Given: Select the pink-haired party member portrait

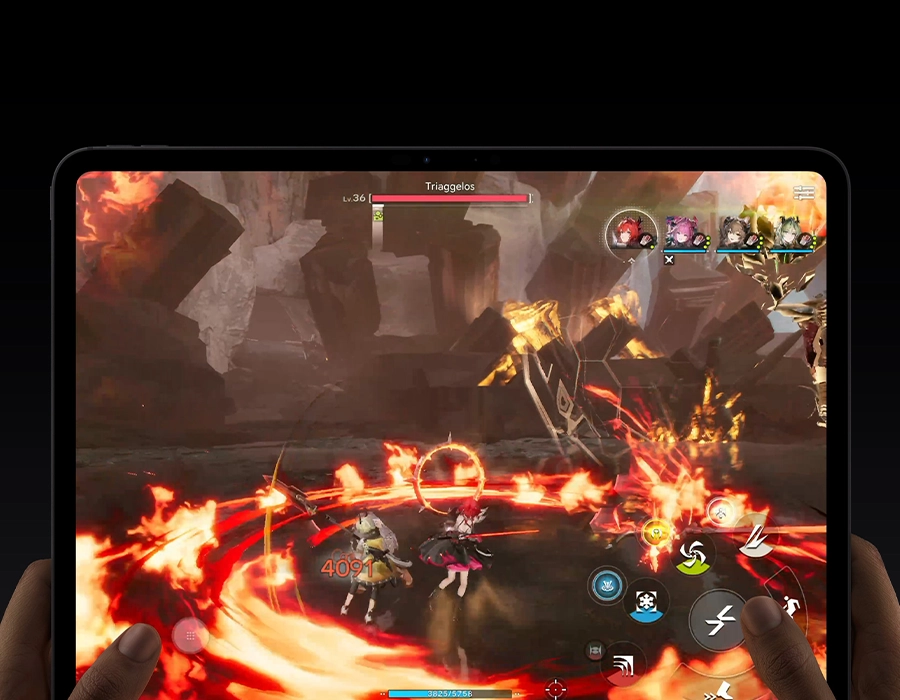Looking at the screenshot, I should pyautogui.click(x=682, y=233).
